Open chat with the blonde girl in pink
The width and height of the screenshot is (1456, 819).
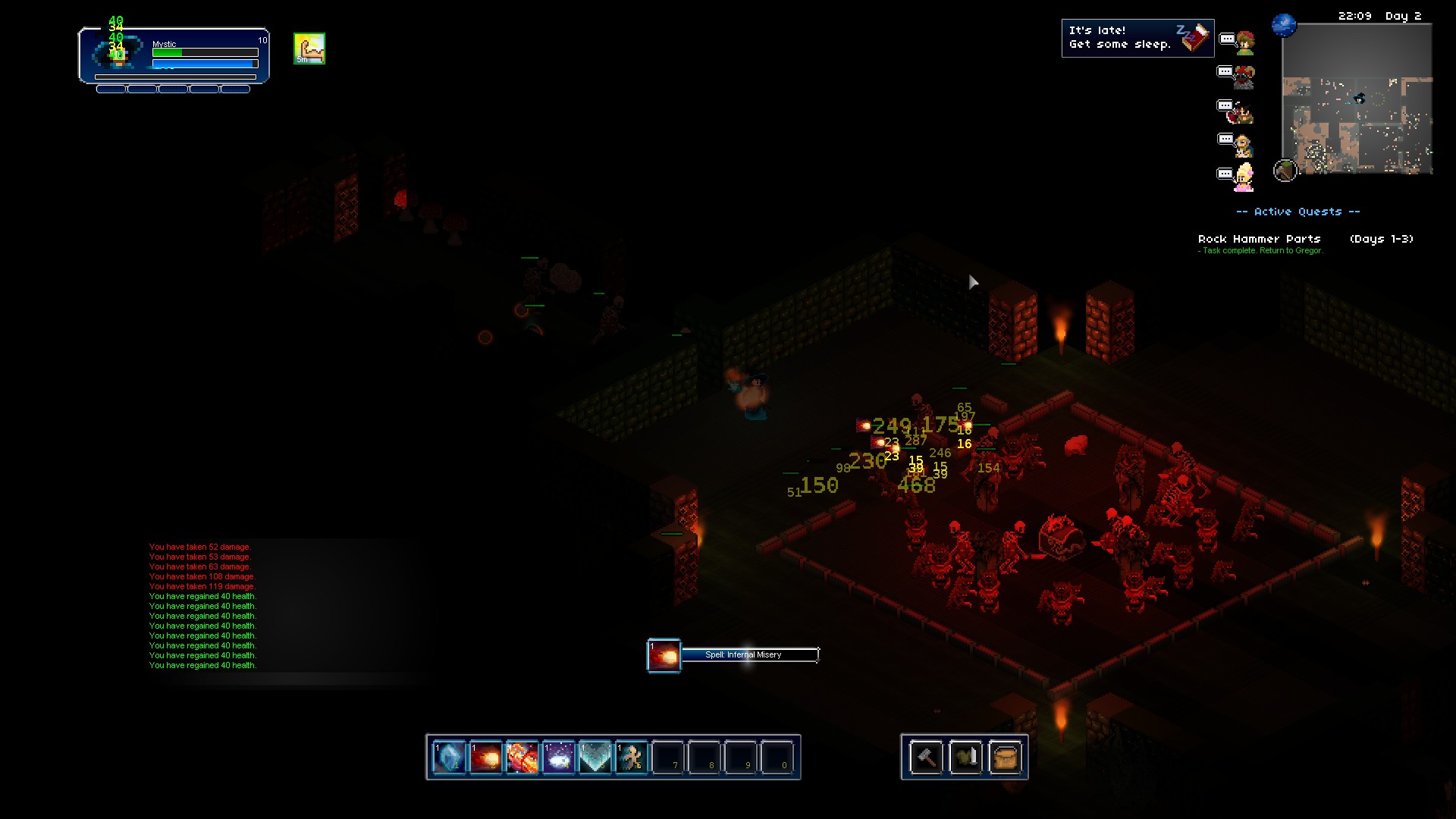point(1244,177)
